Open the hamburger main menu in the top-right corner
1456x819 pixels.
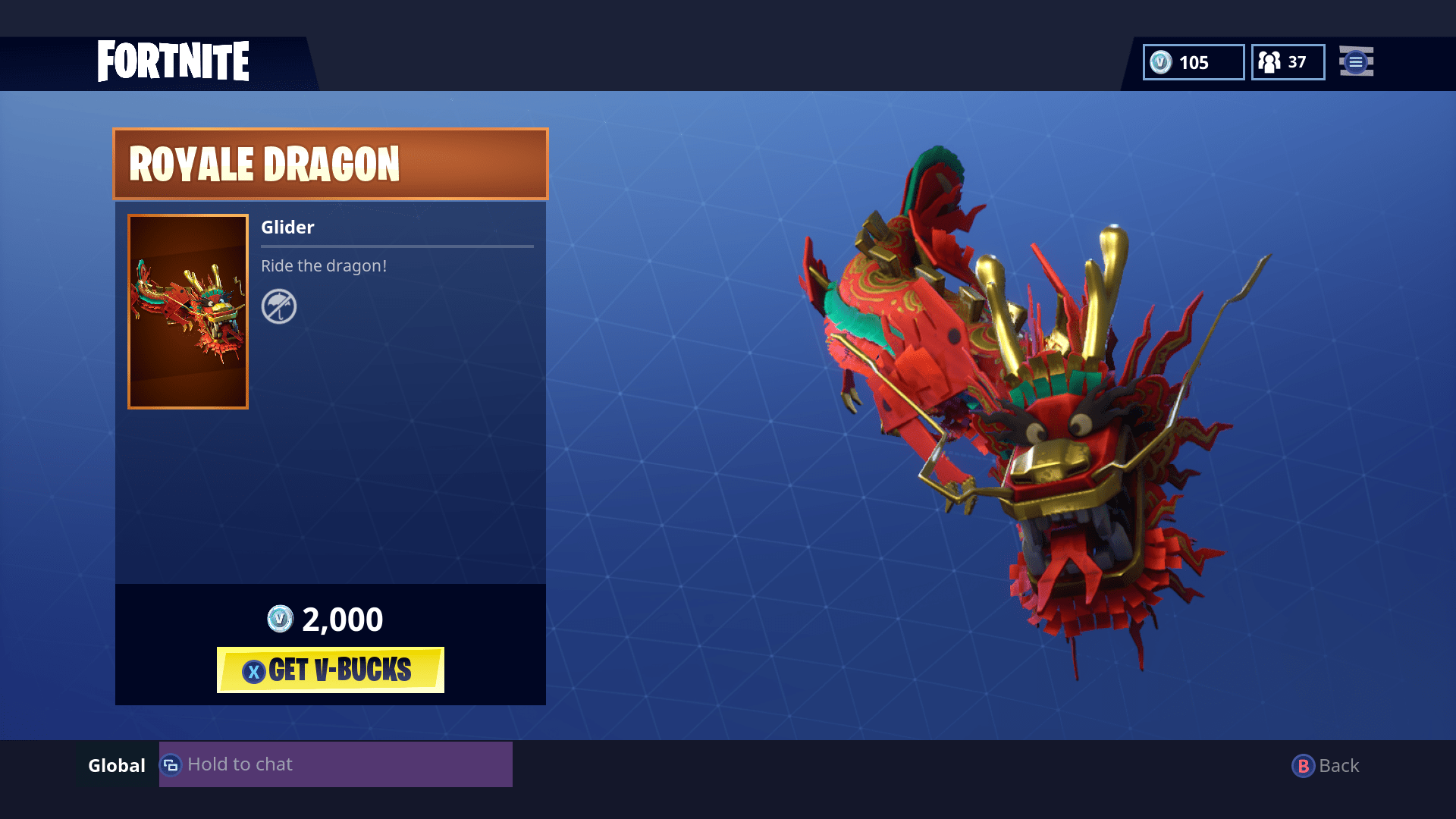pyautogui.click(x=1356, y=63)
